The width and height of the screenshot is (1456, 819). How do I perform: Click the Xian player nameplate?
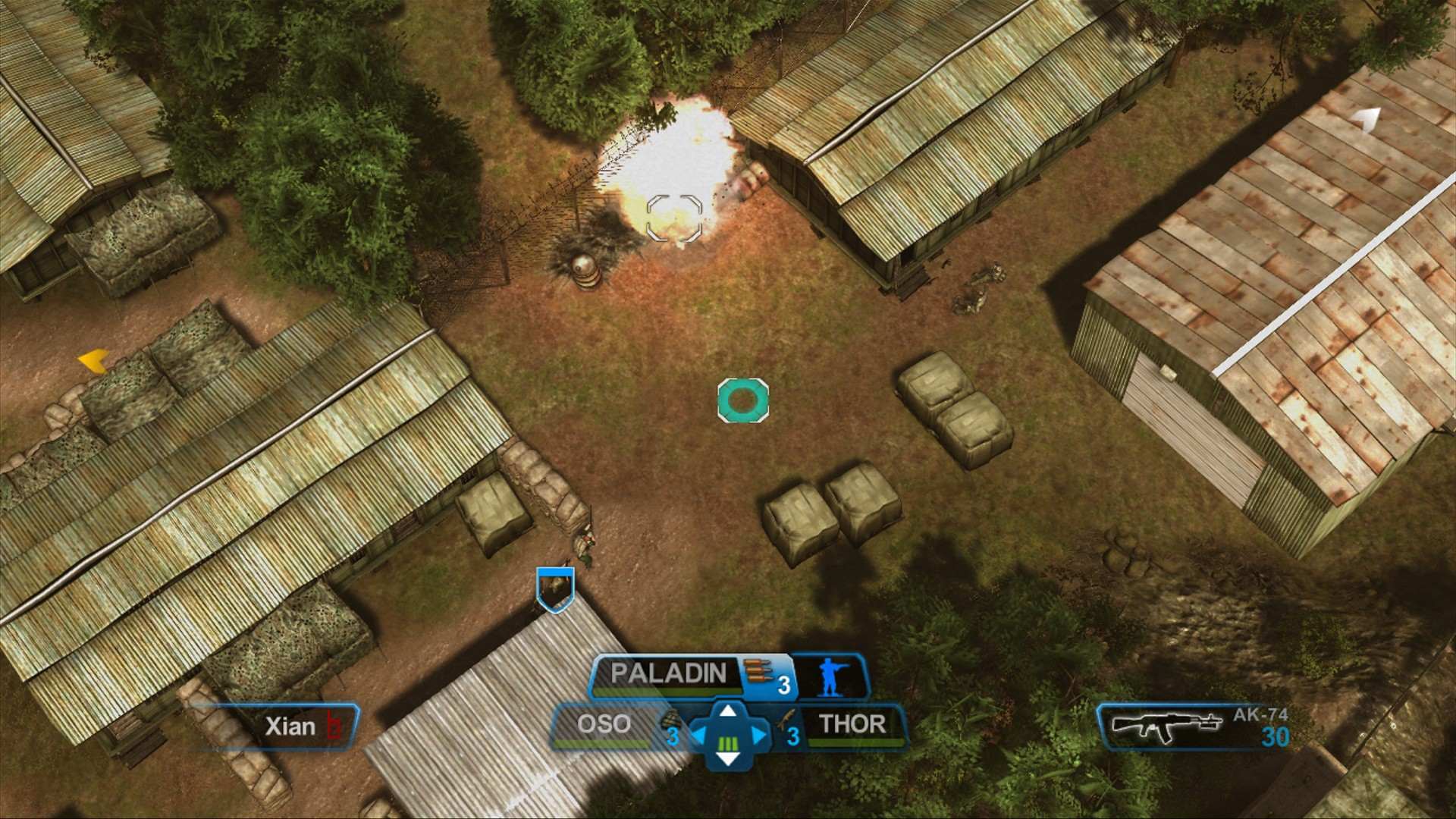pos(292,726)
